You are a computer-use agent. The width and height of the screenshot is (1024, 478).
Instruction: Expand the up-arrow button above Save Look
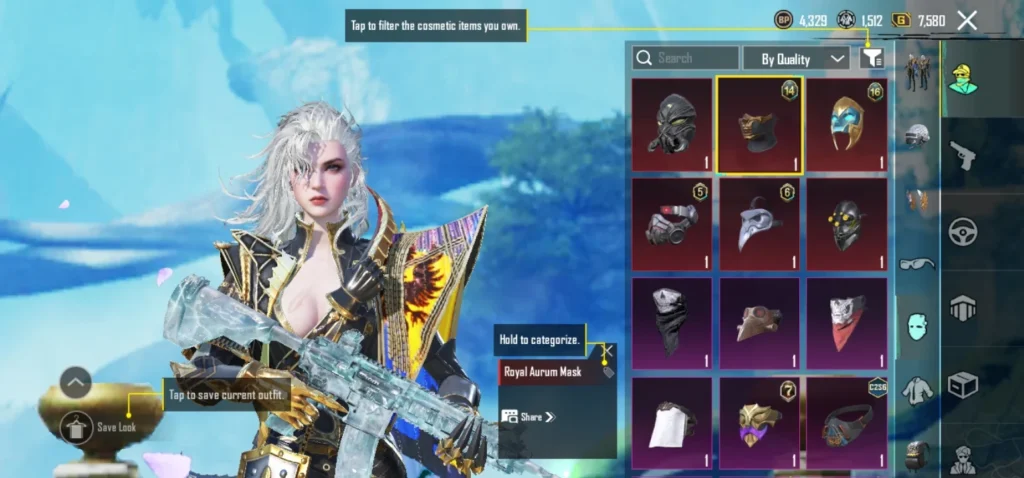[76, 382]
